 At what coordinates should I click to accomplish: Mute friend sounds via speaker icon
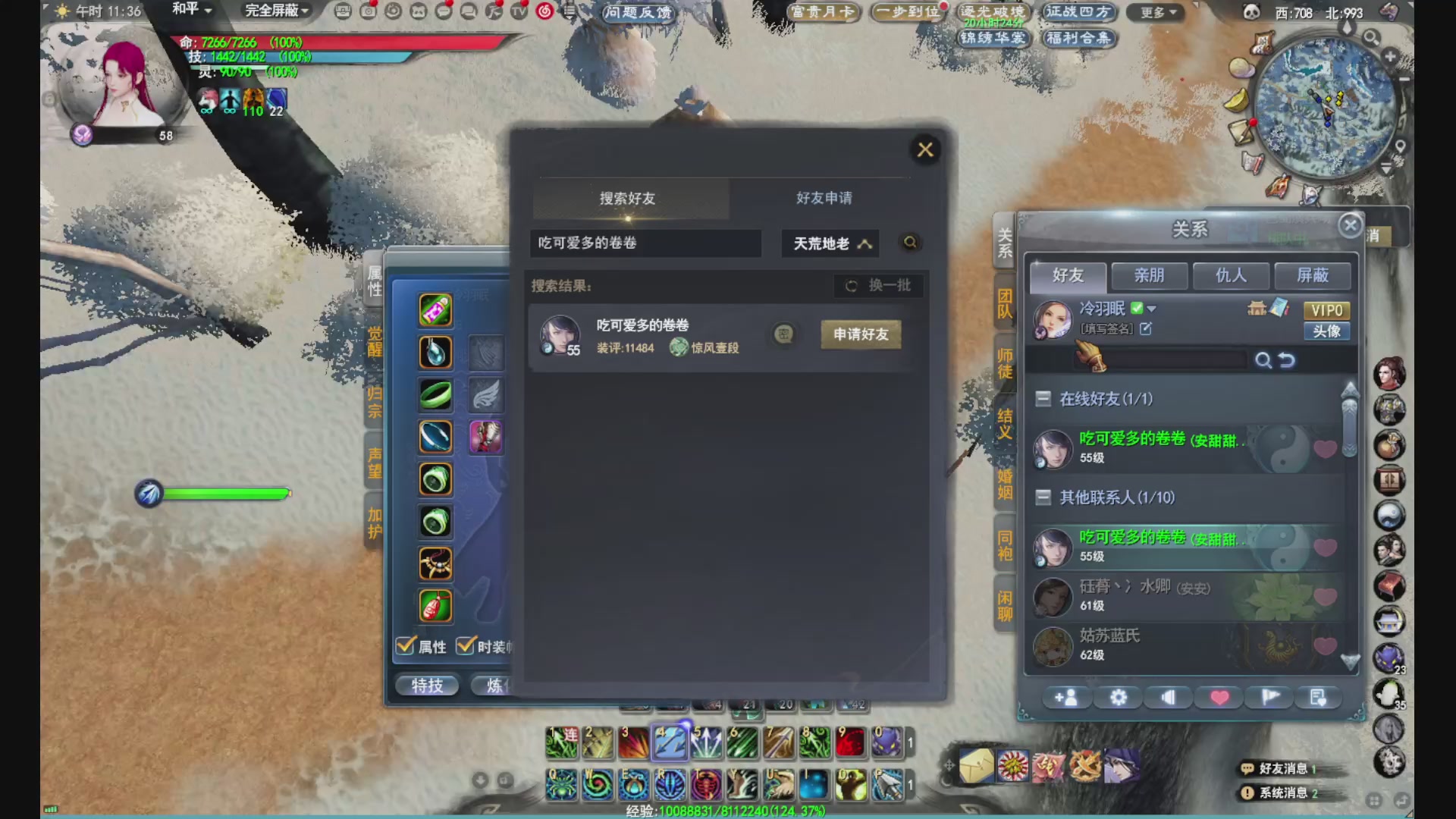[x=1168, y=697]
